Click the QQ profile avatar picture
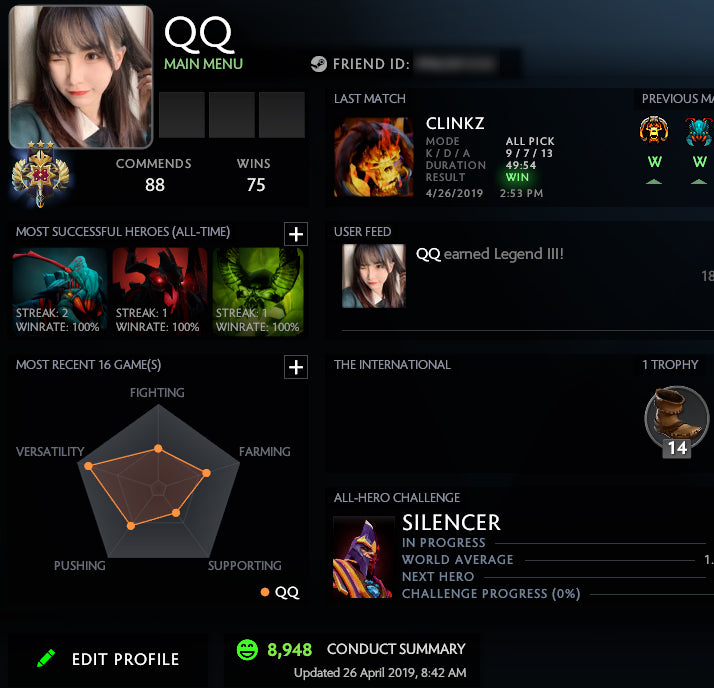Image resolution: width=714 pixels, height=688 pixels. pos(80,76)
